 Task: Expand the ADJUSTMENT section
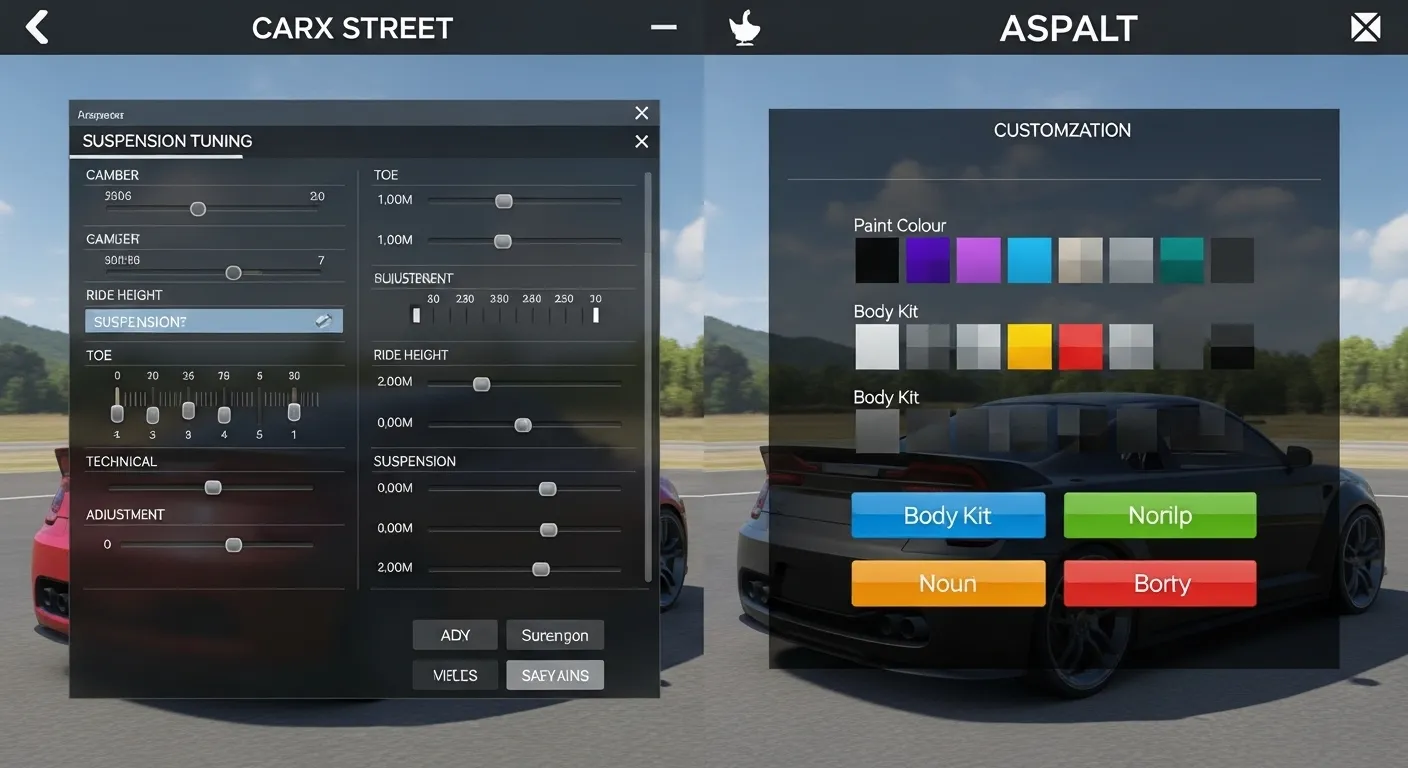(124, 514)
